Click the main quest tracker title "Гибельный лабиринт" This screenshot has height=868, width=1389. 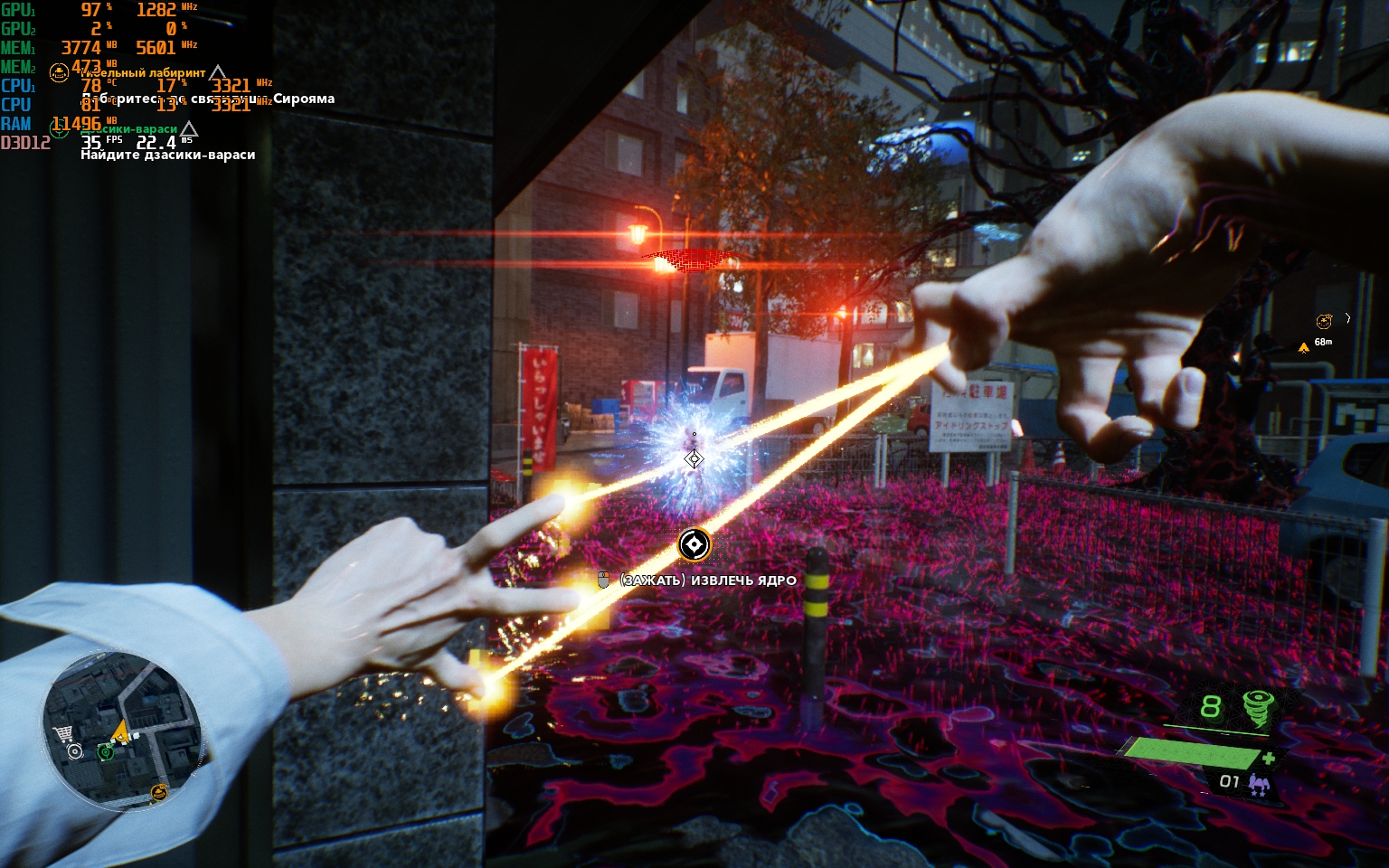coord(143,72)
